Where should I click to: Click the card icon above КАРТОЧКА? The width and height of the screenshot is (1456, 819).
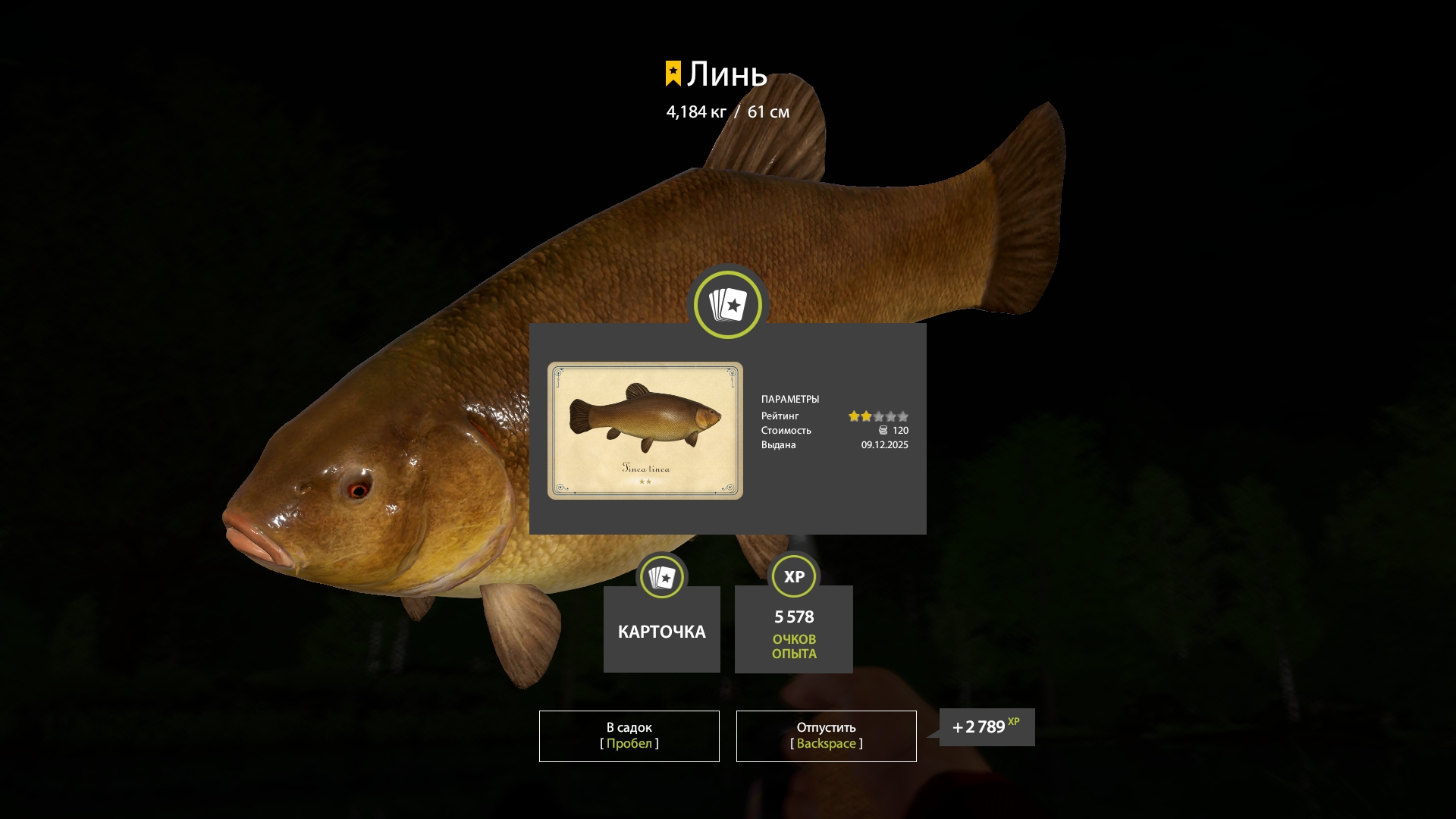pyautogui.click(x=661, y=576)
